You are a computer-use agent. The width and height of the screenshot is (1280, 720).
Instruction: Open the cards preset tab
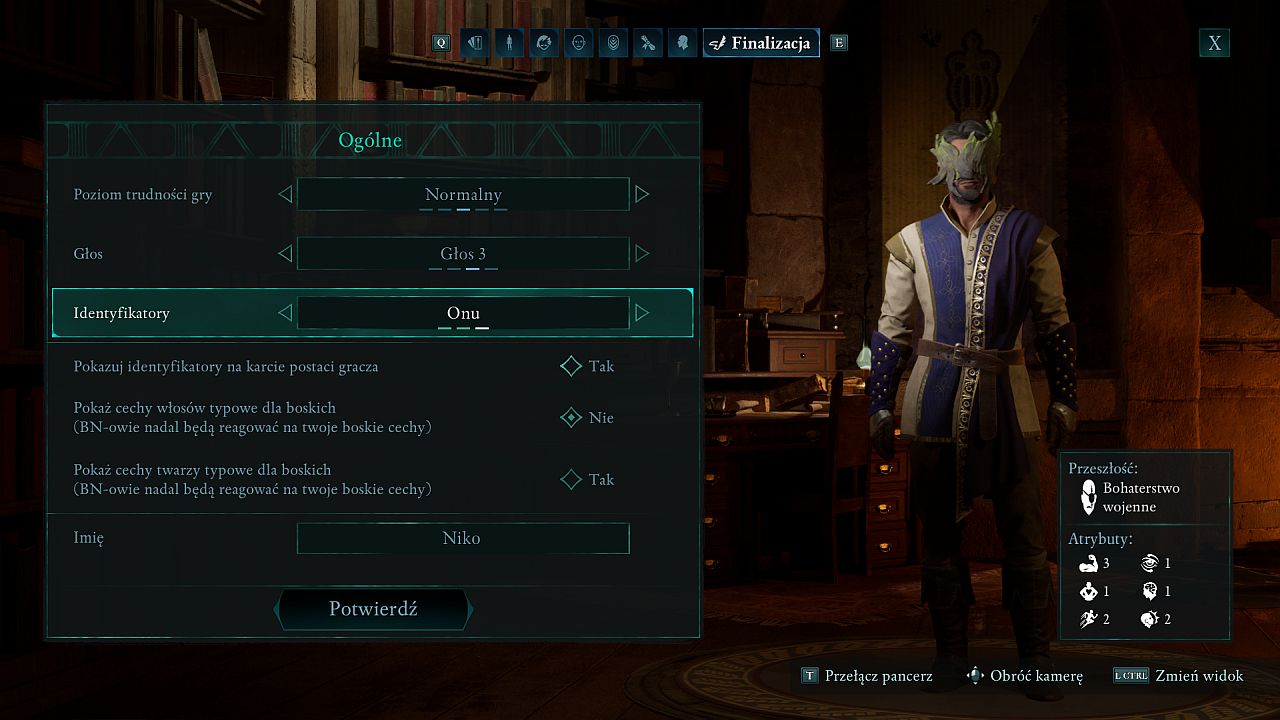point(474,43)
